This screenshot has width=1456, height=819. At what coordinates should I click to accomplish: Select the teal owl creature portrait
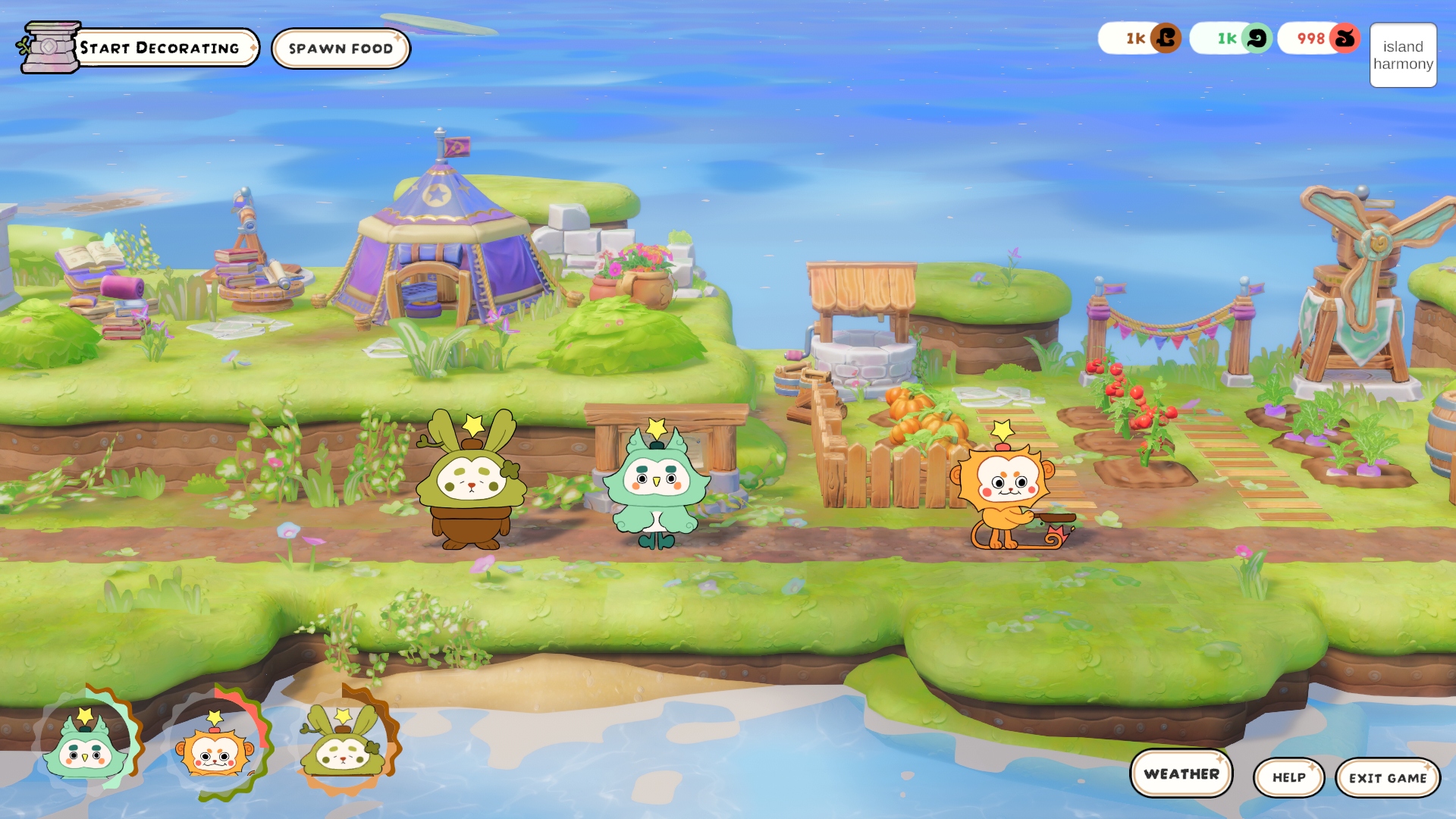(85, 747)
